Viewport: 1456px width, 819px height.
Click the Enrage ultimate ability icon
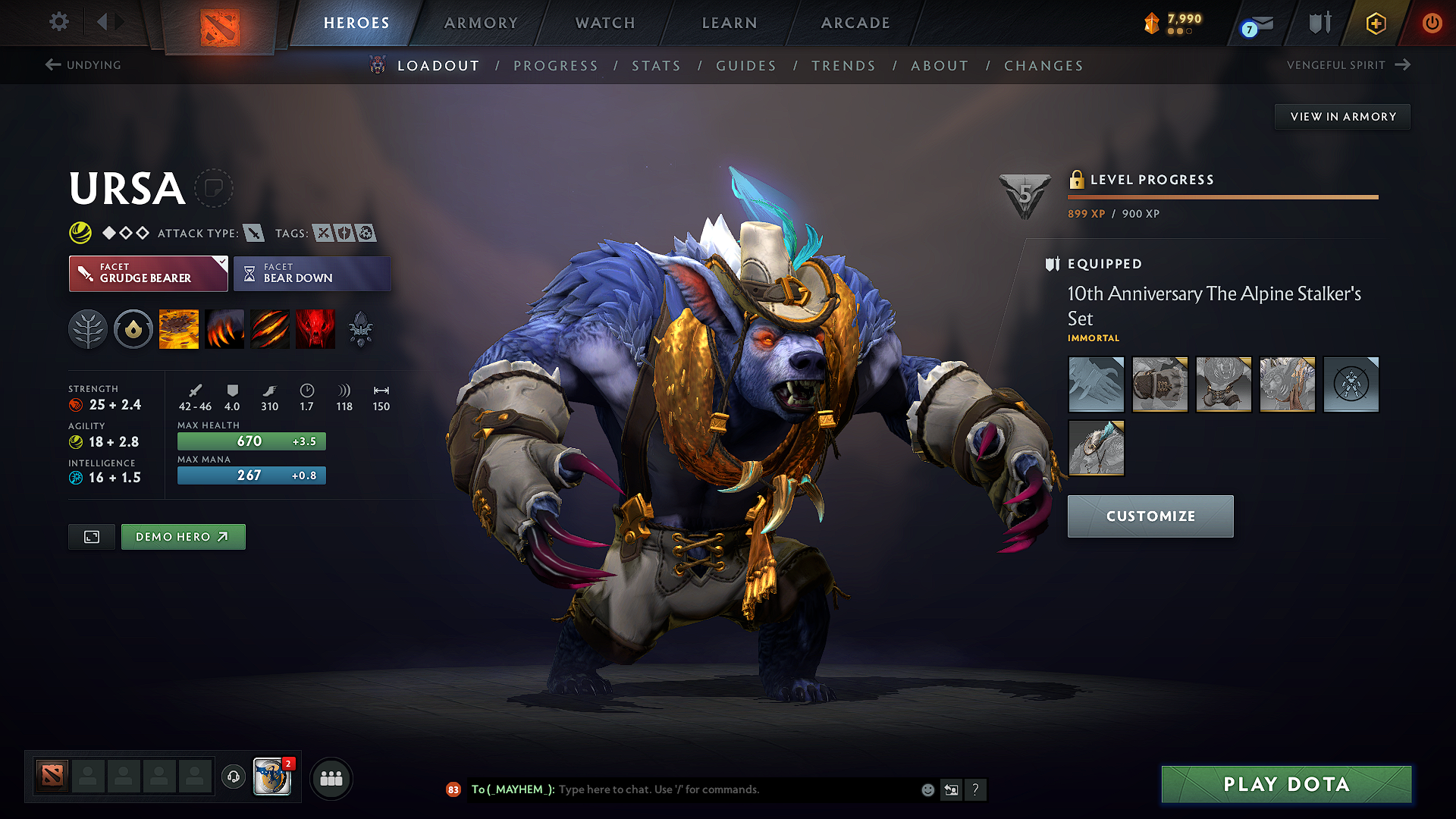315,328
